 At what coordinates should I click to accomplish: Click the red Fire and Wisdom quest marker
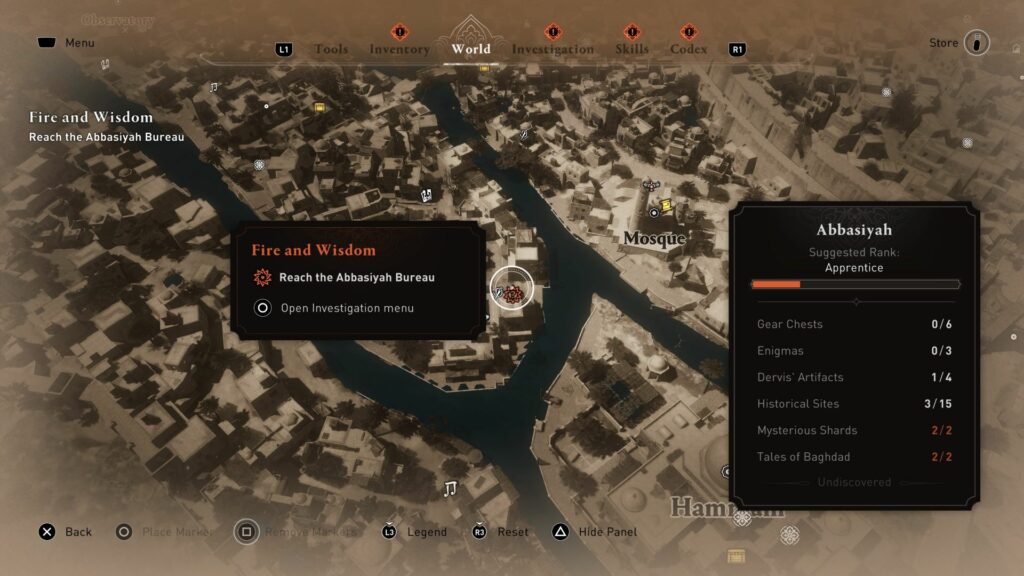pyautogui.click(x=513, y=293)
